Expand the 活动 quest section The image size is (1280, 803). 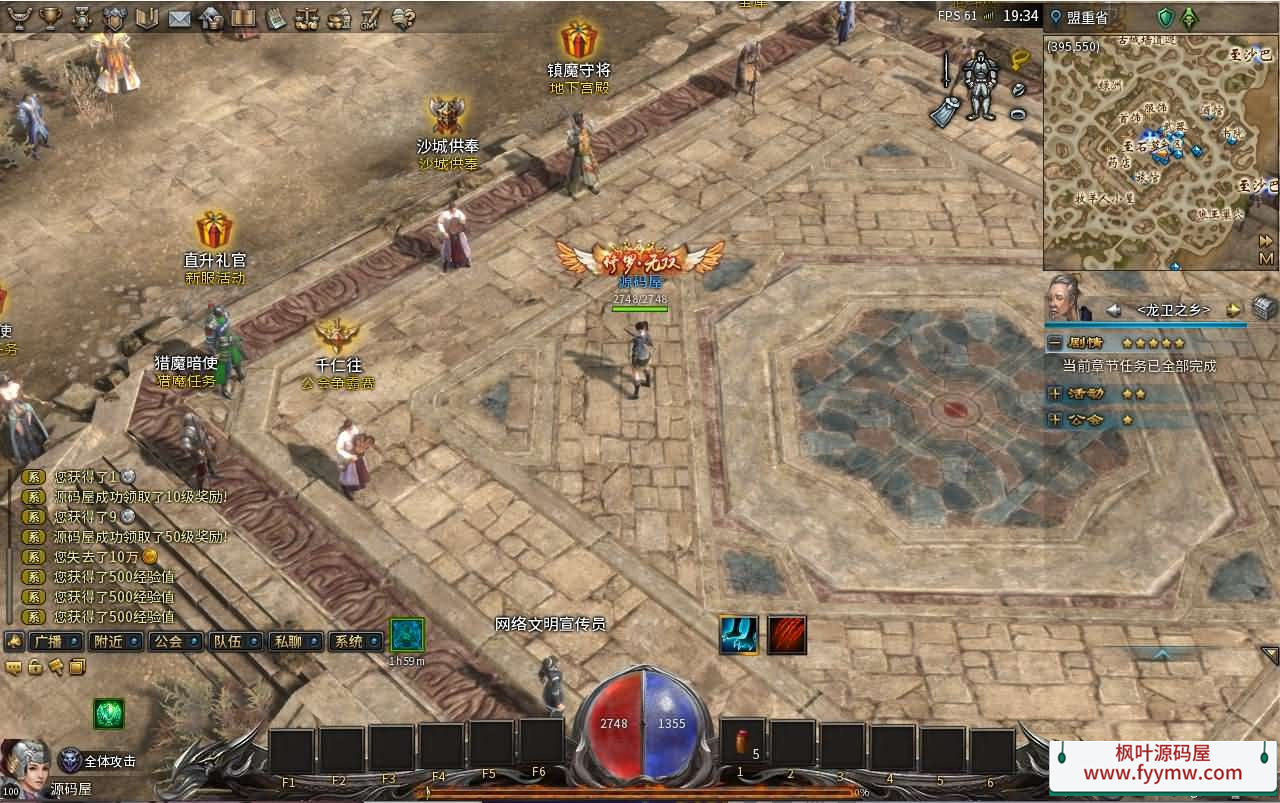(1055, 394)
